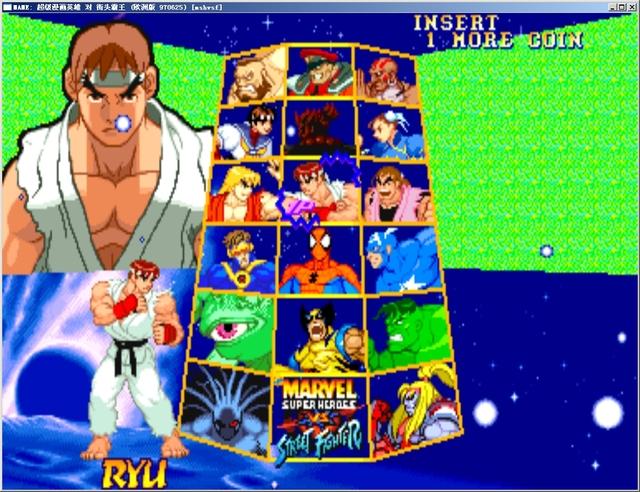Choose the Akuma silhouette tile
This screenshot has height=492, width=640.
(x=320, y=127)
